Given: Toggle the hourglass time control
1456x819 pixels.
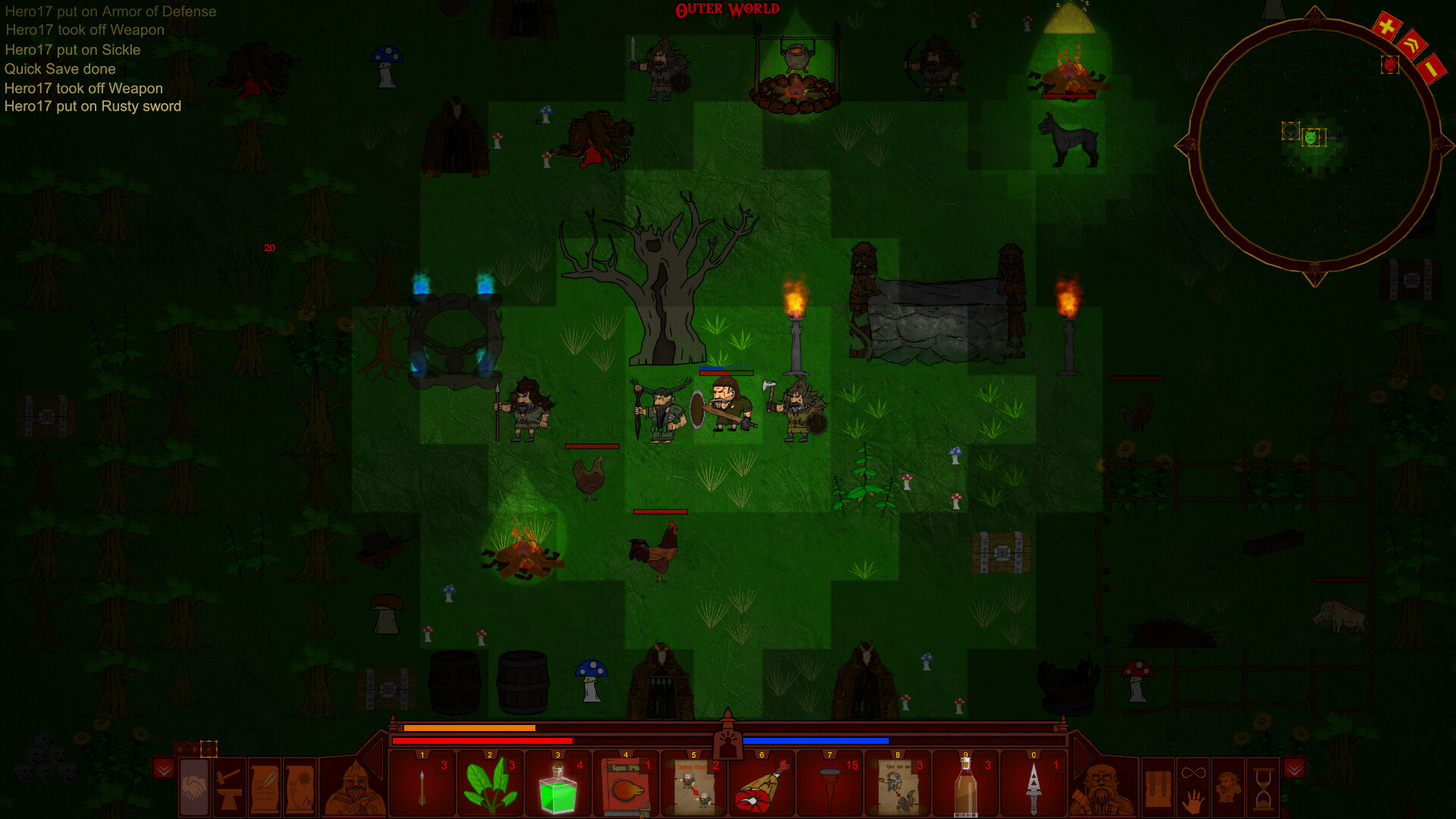Looking at the screenshot, I should point(1263,789).
